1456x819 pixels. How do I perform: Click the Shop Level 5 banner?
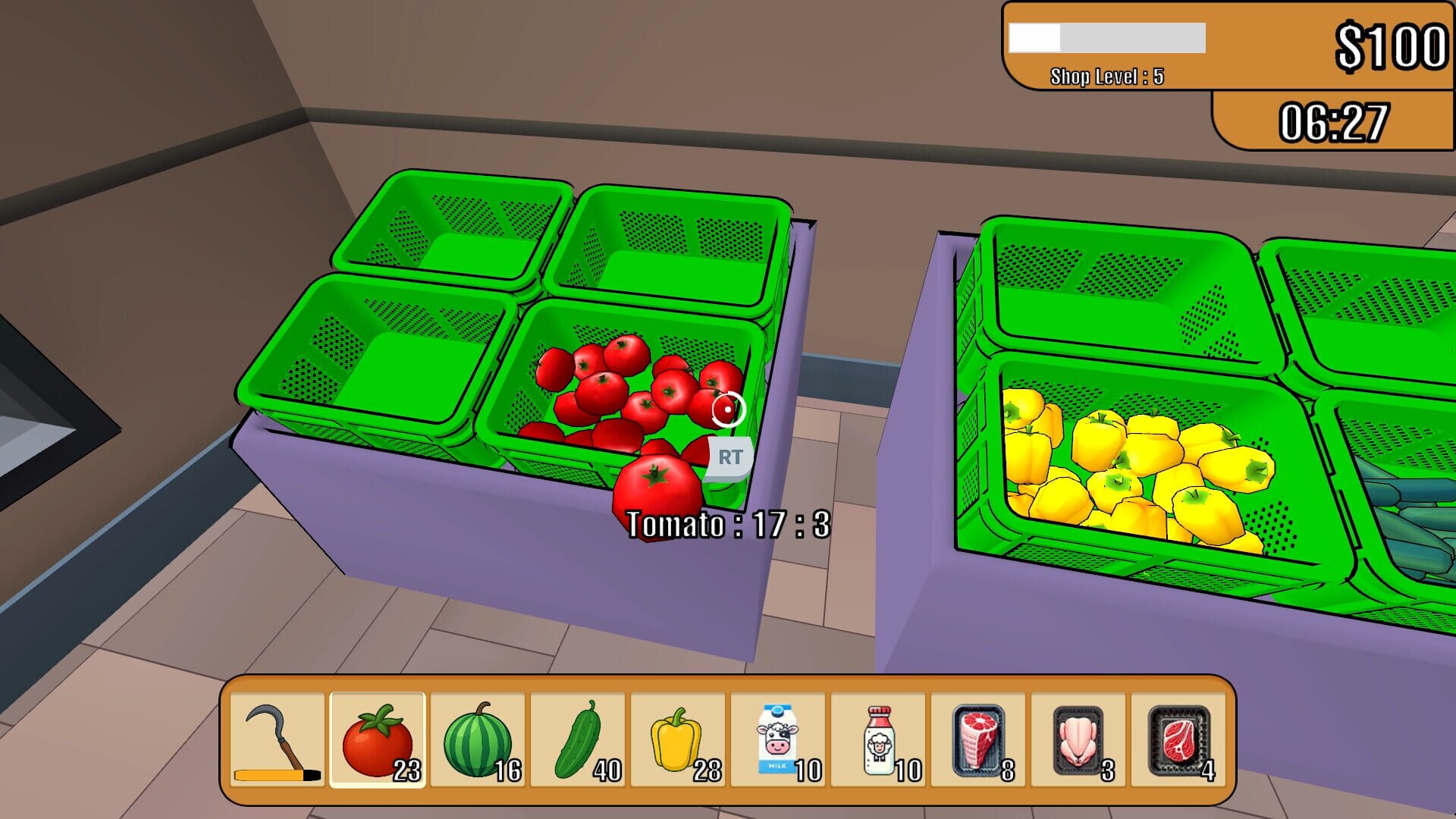tap(1106, 76)
